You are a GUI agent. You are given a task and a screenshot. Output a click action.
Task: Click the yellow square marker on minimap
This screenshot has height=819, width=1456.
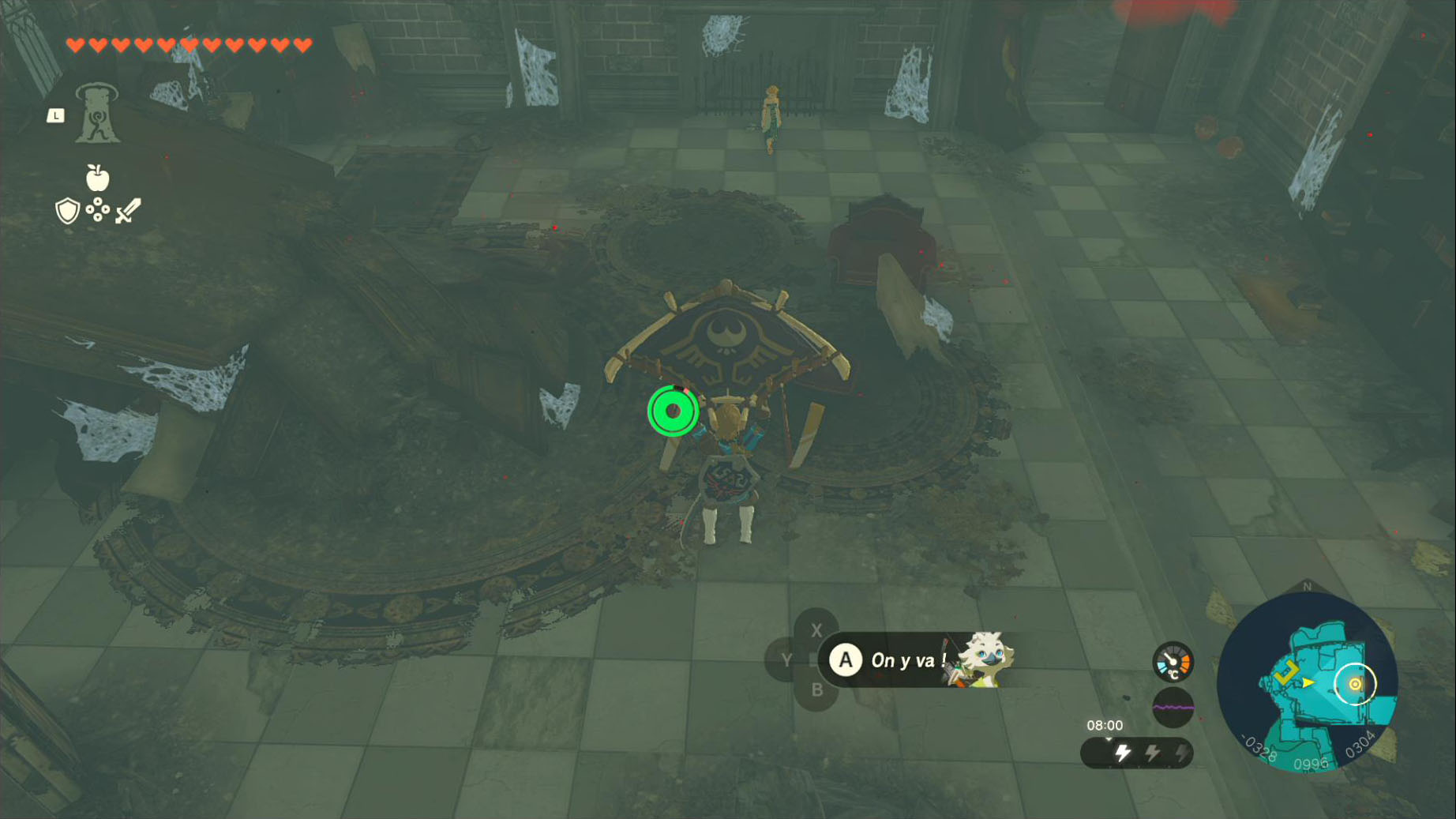[1287, 672]
